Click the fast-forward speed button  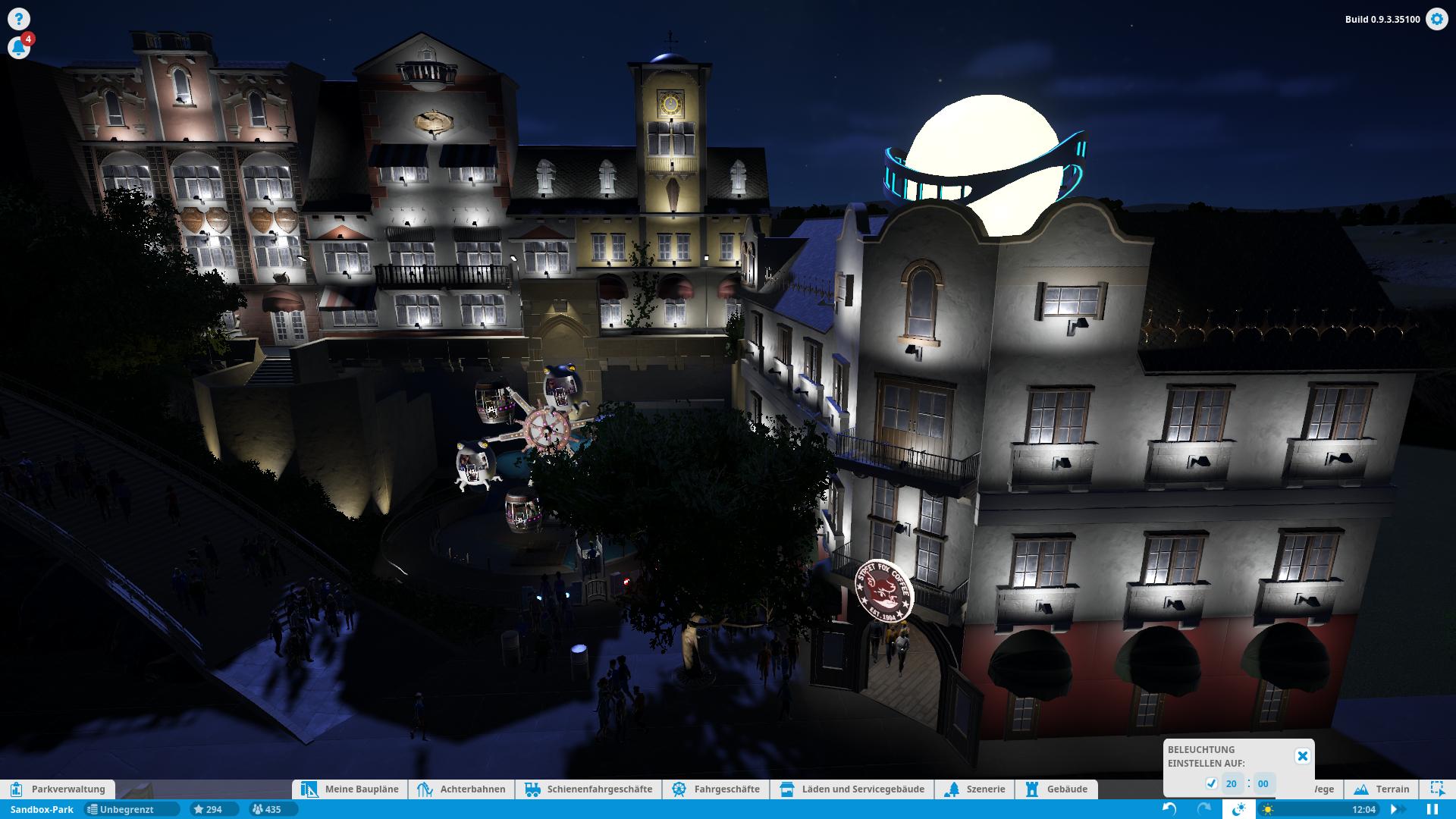(1394, 809)
